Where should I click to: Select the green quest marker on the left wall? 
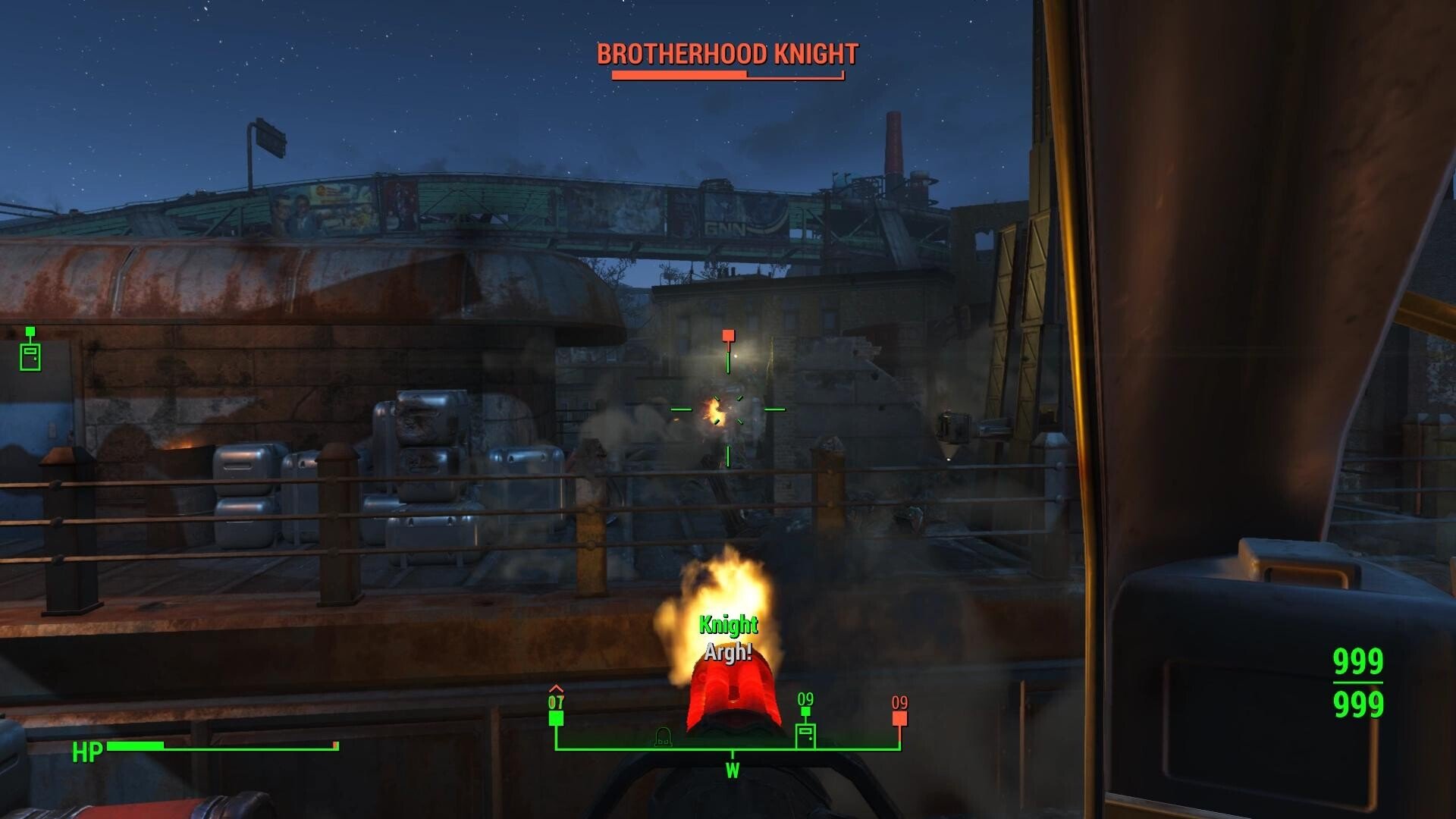coord(30,341)
